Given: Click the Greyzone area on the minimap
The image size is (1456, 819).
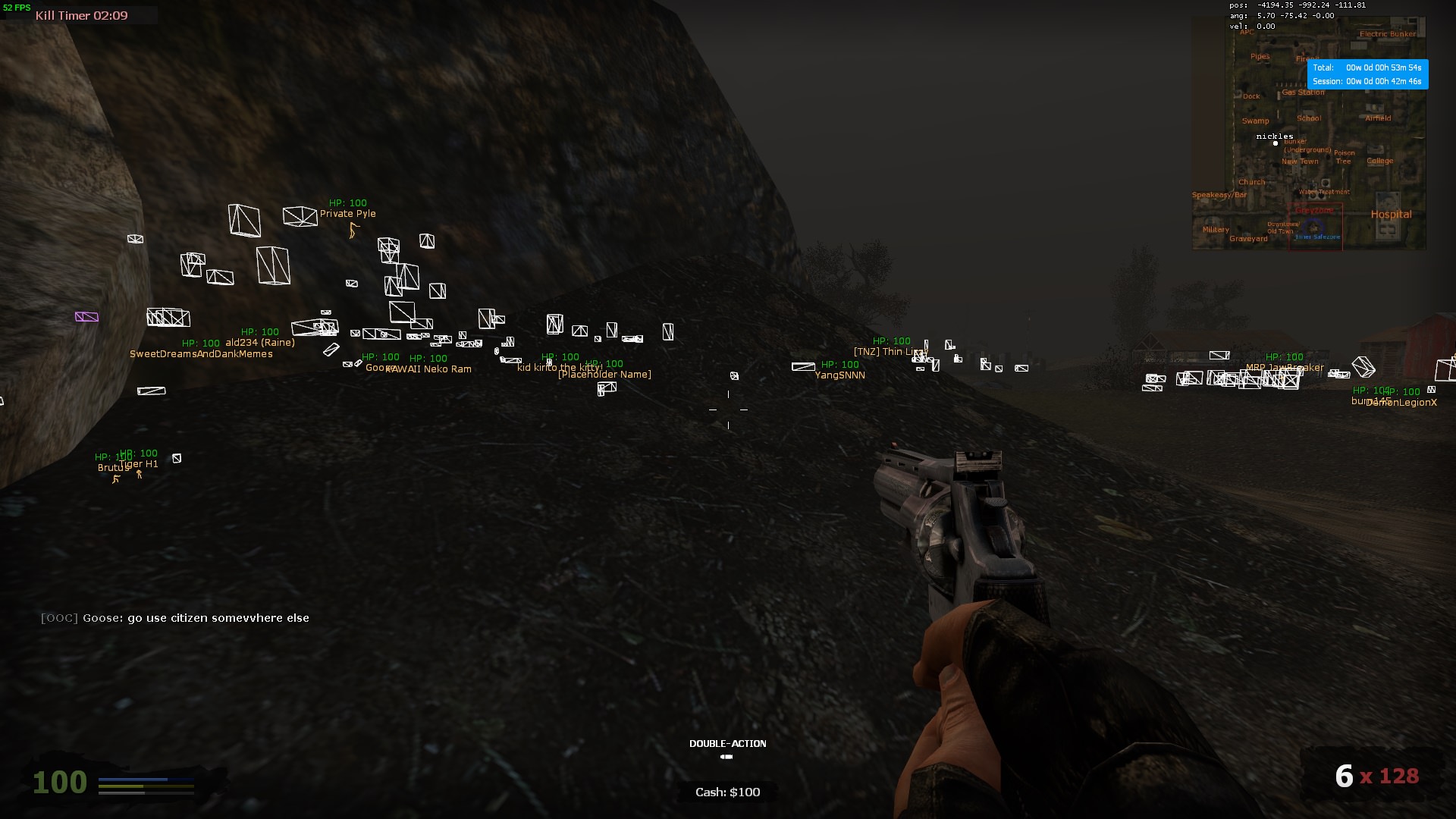Looking at the screenshot, I should 1314,211.
